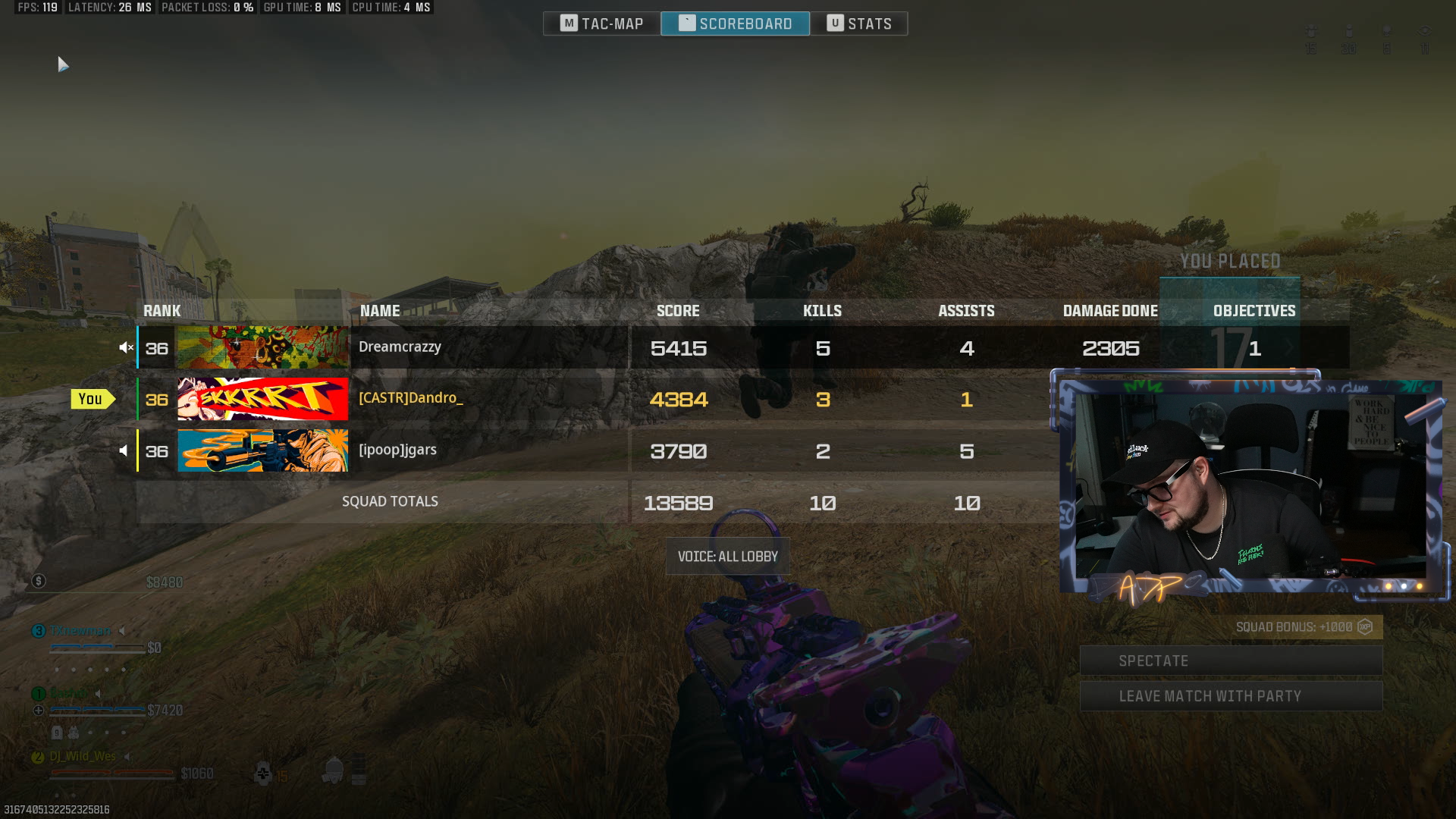
Task: Leave match with party
Action: 1230,696
